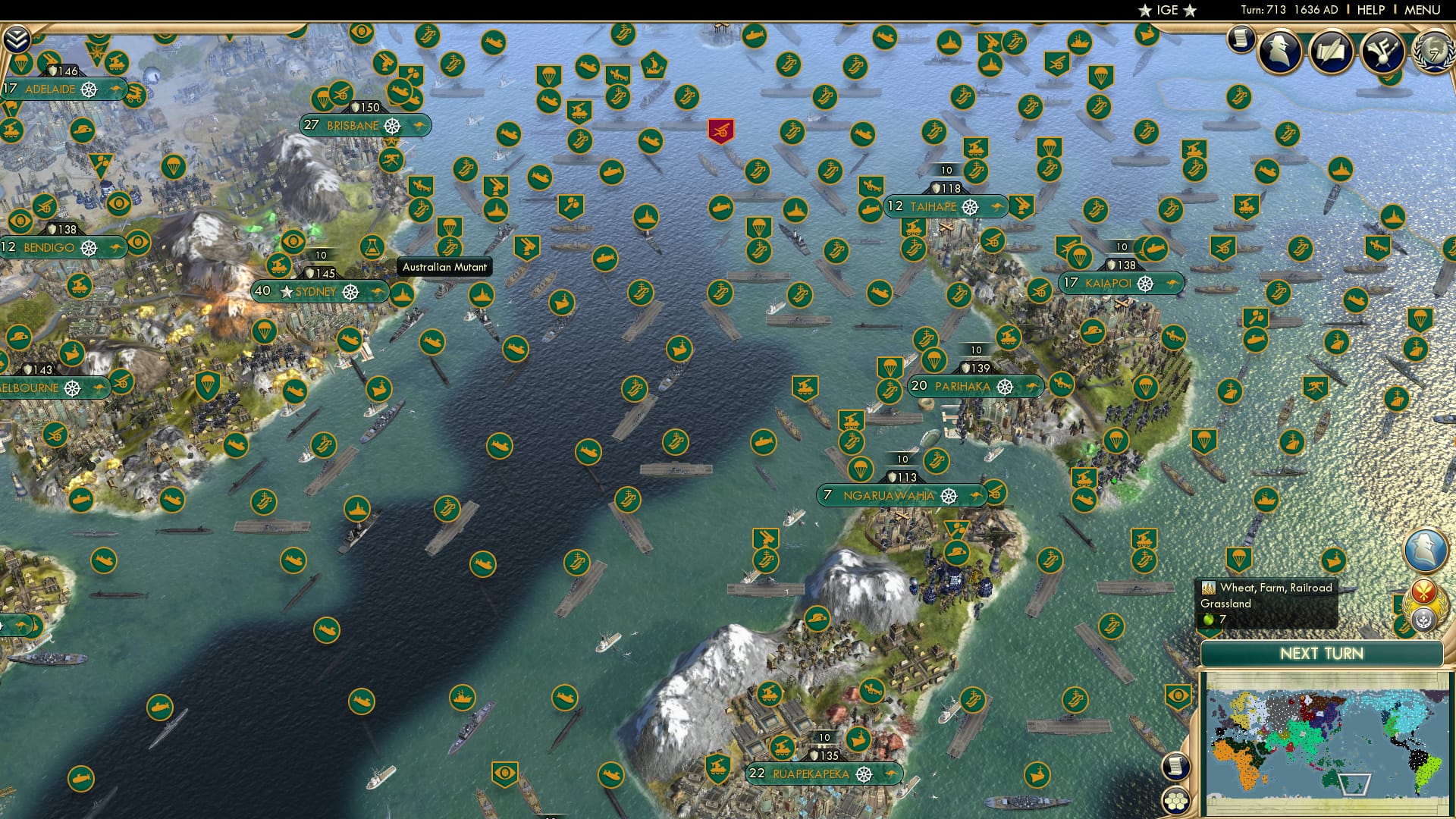Viewport: 1456px width, 819px height.
Task: Open the MENU from the top bar
Action: [1429, 9]
